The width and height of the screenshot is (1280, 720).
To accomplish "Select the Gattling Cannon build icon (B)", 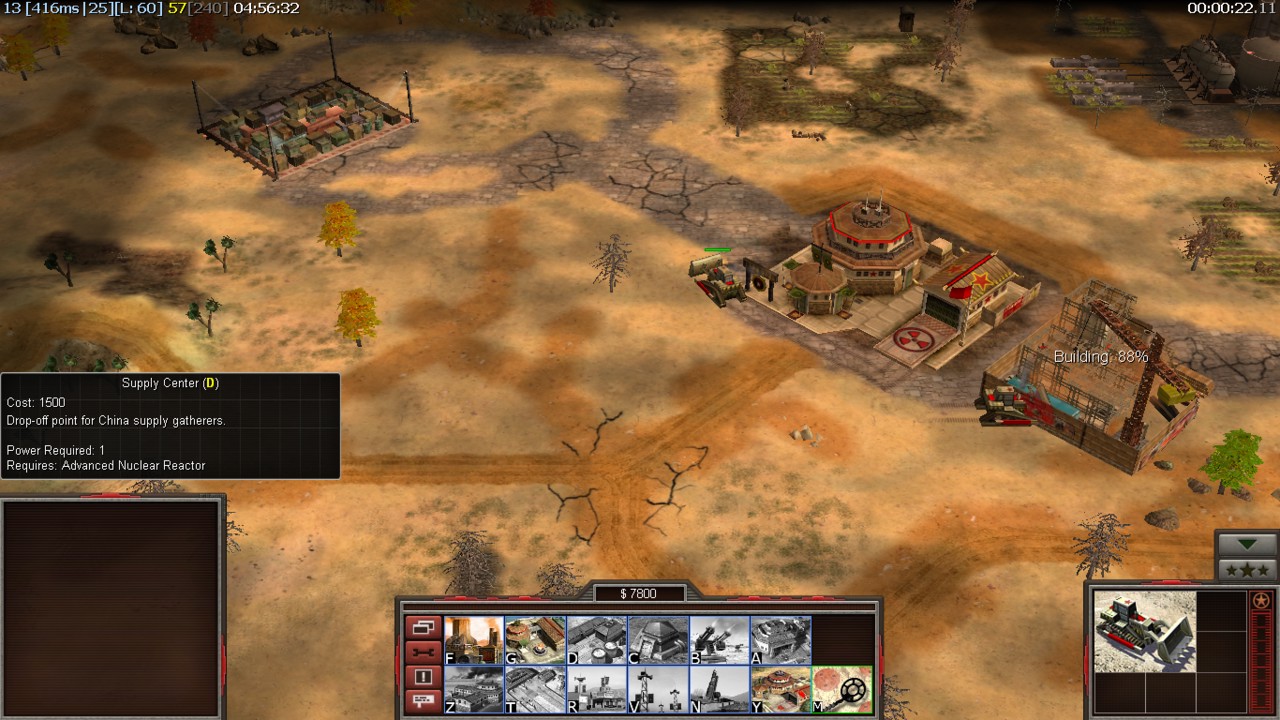I will click(x=719, y=640).
